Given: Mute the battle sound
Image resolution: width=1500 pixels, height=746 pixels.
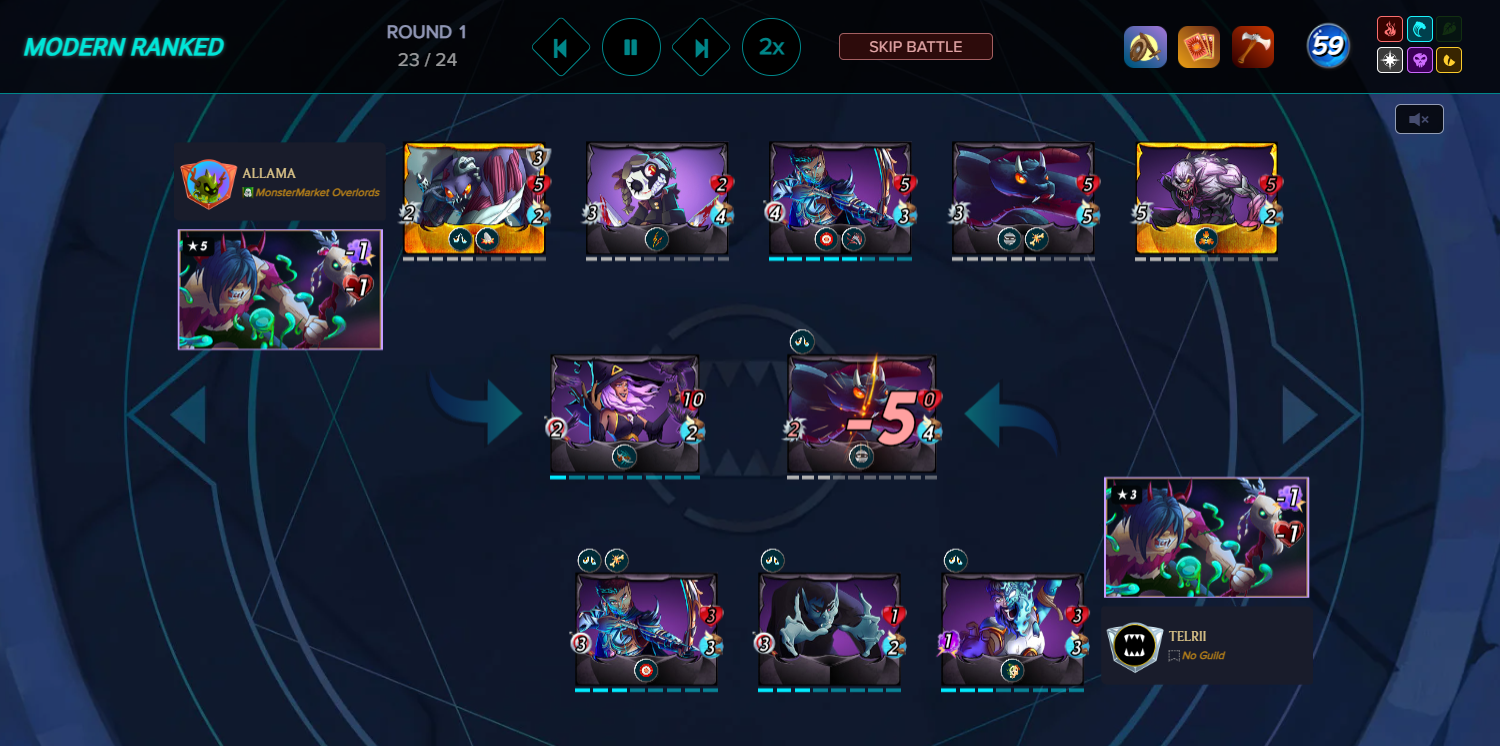Looking at the screenshot, I should [1419, 118].
